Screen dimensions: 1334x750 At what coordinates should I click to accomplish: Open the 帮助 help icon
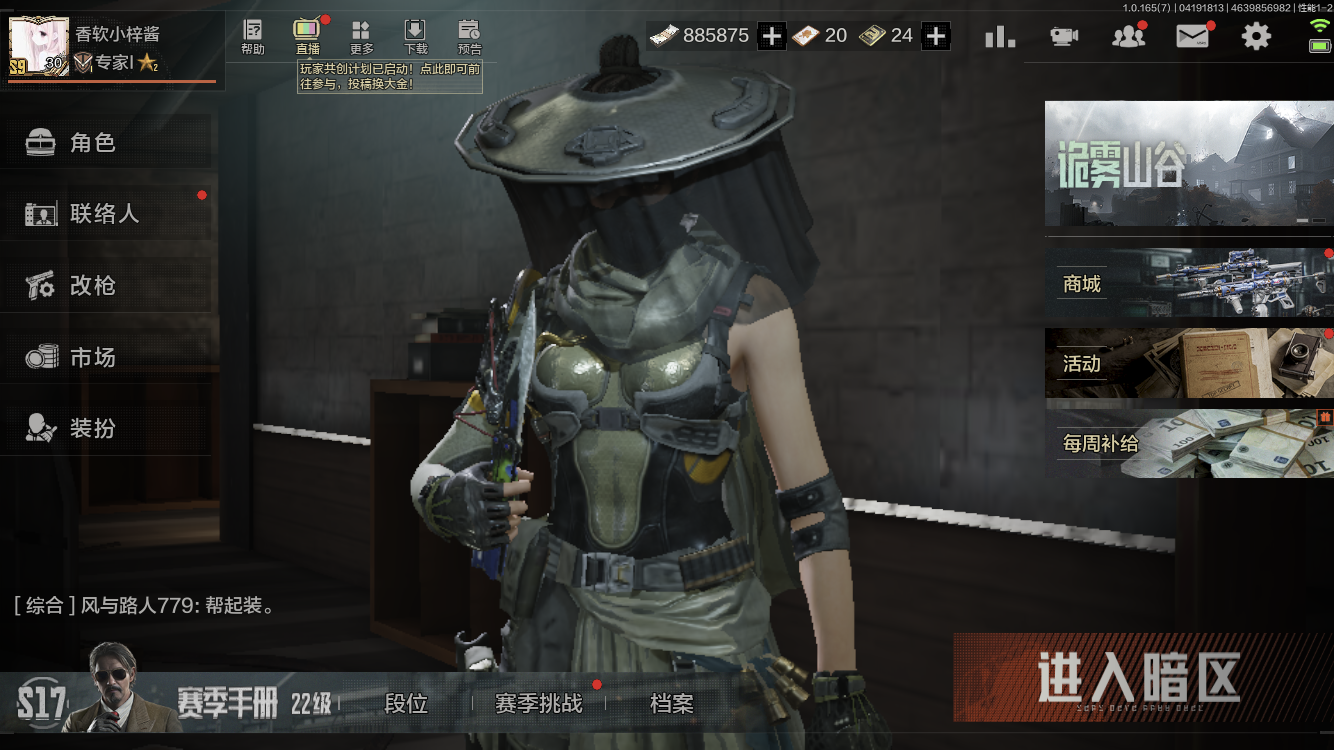(x=252, y=35)
